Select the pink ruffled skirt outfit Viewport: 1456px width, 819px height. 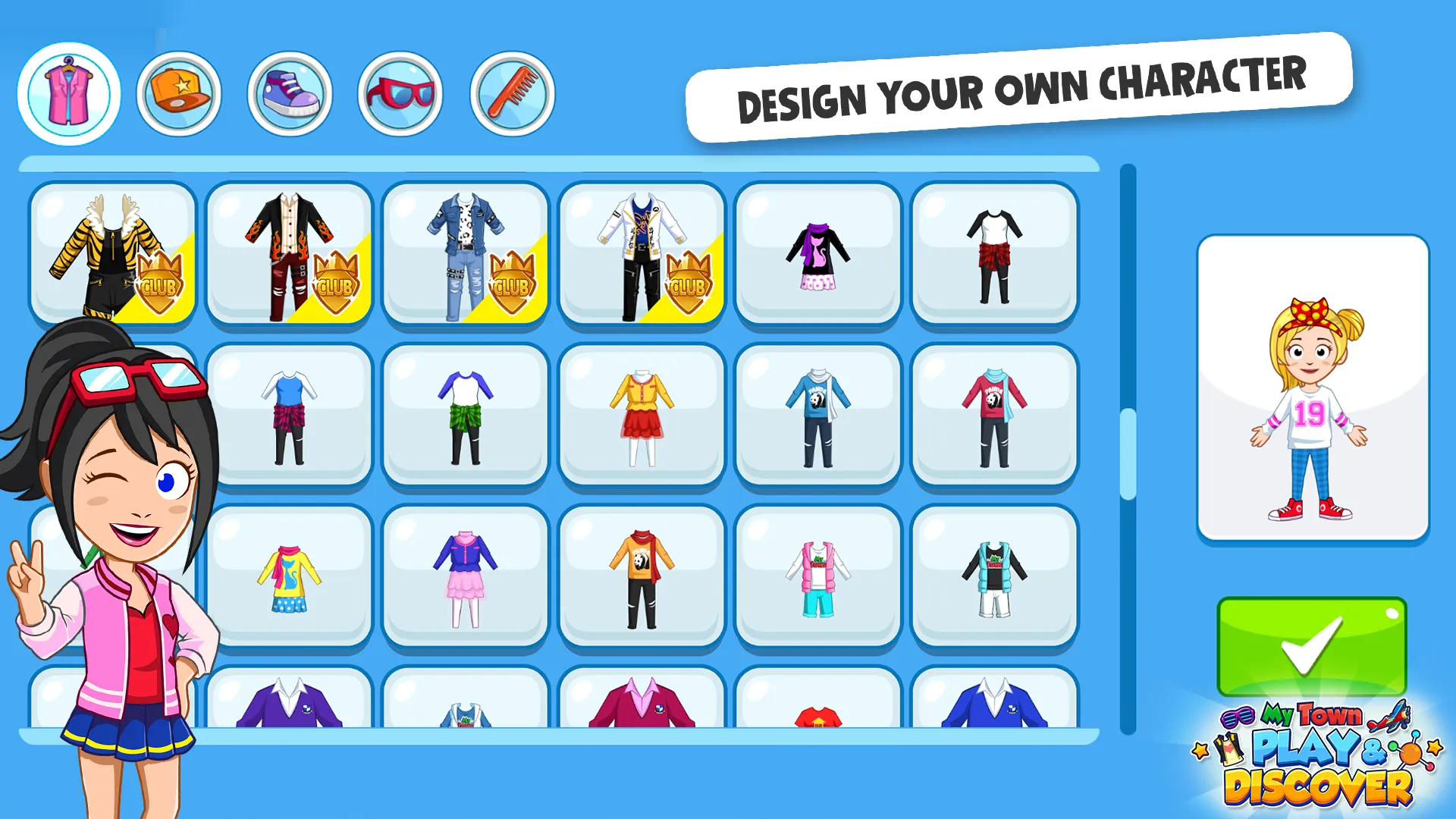click(x=465, y=580)
